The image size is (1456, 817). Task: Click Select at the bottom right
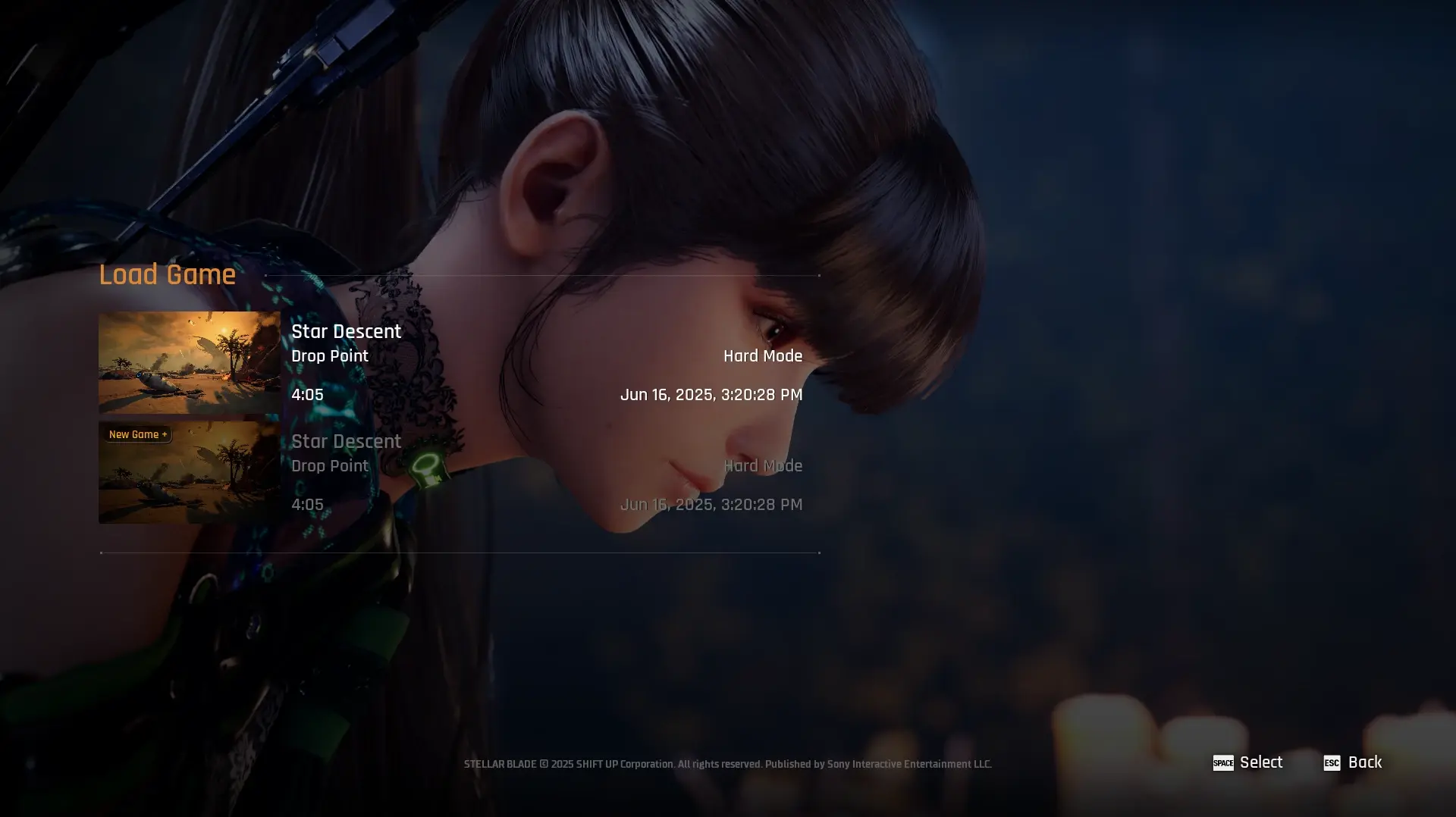coord(1260,762)
